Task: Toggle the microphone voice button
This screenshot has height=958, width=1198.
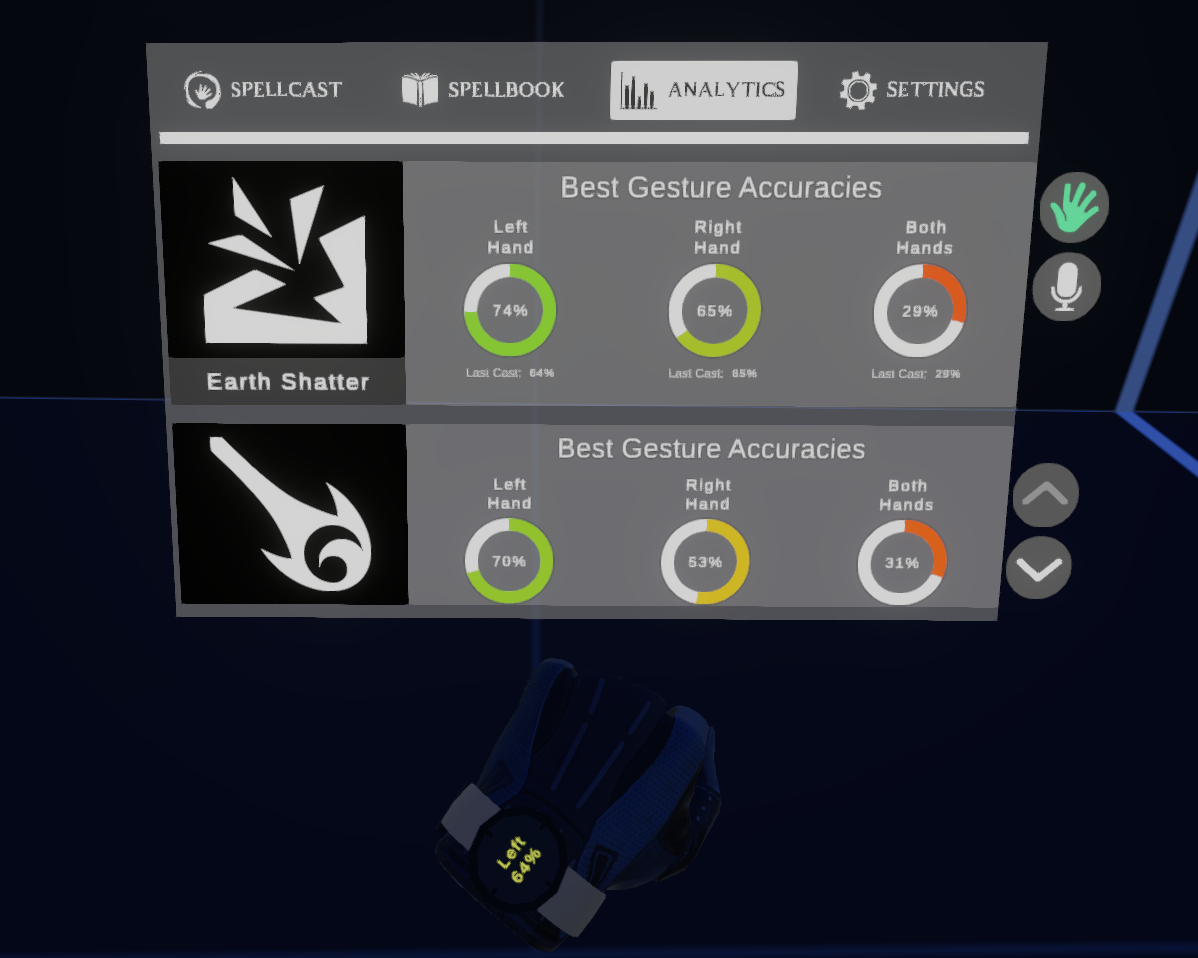Action: point(1066,288)
